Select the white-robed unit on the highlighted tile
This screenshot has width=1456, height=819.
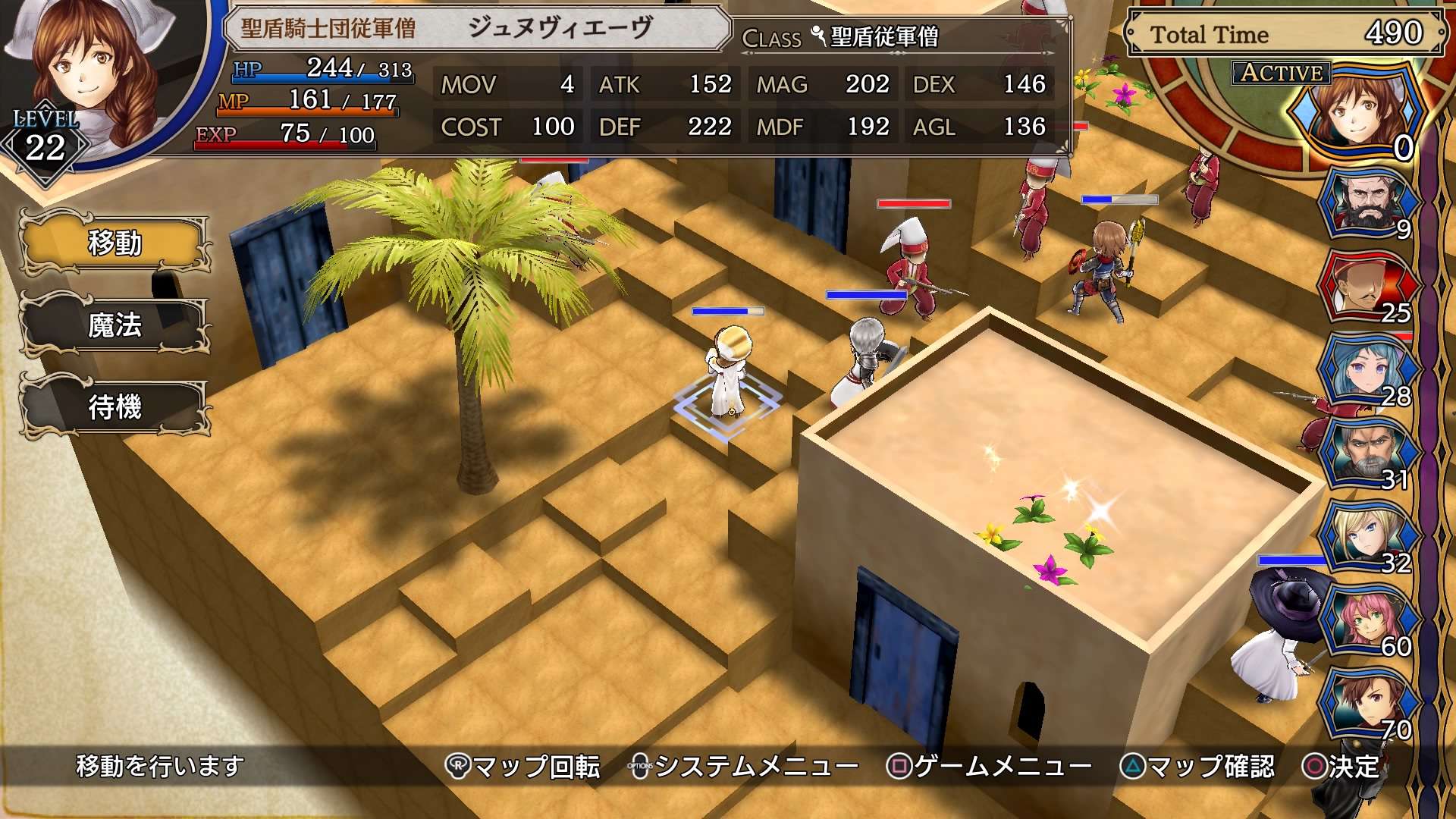[x=728, y=372]
